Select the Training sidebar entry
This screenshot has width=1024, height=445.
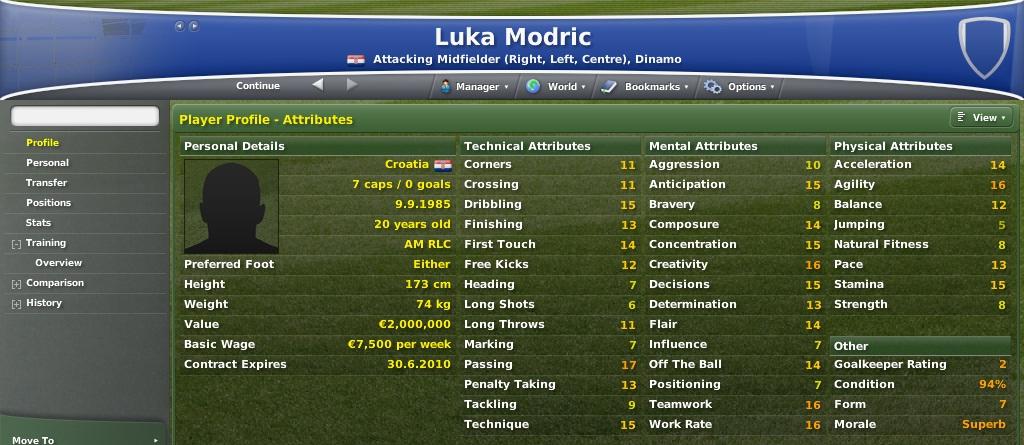[46, 243]
